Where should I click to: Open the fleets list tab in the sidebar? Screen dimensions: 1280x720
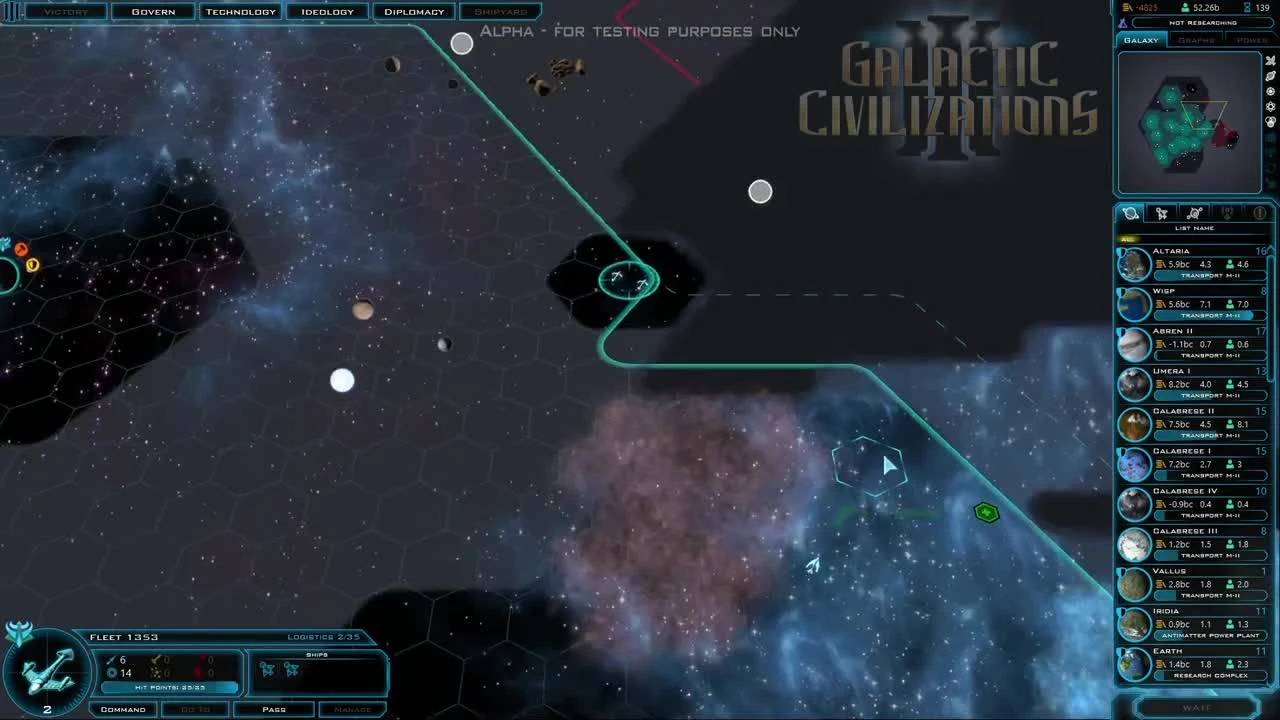(x=1161, y=213)
